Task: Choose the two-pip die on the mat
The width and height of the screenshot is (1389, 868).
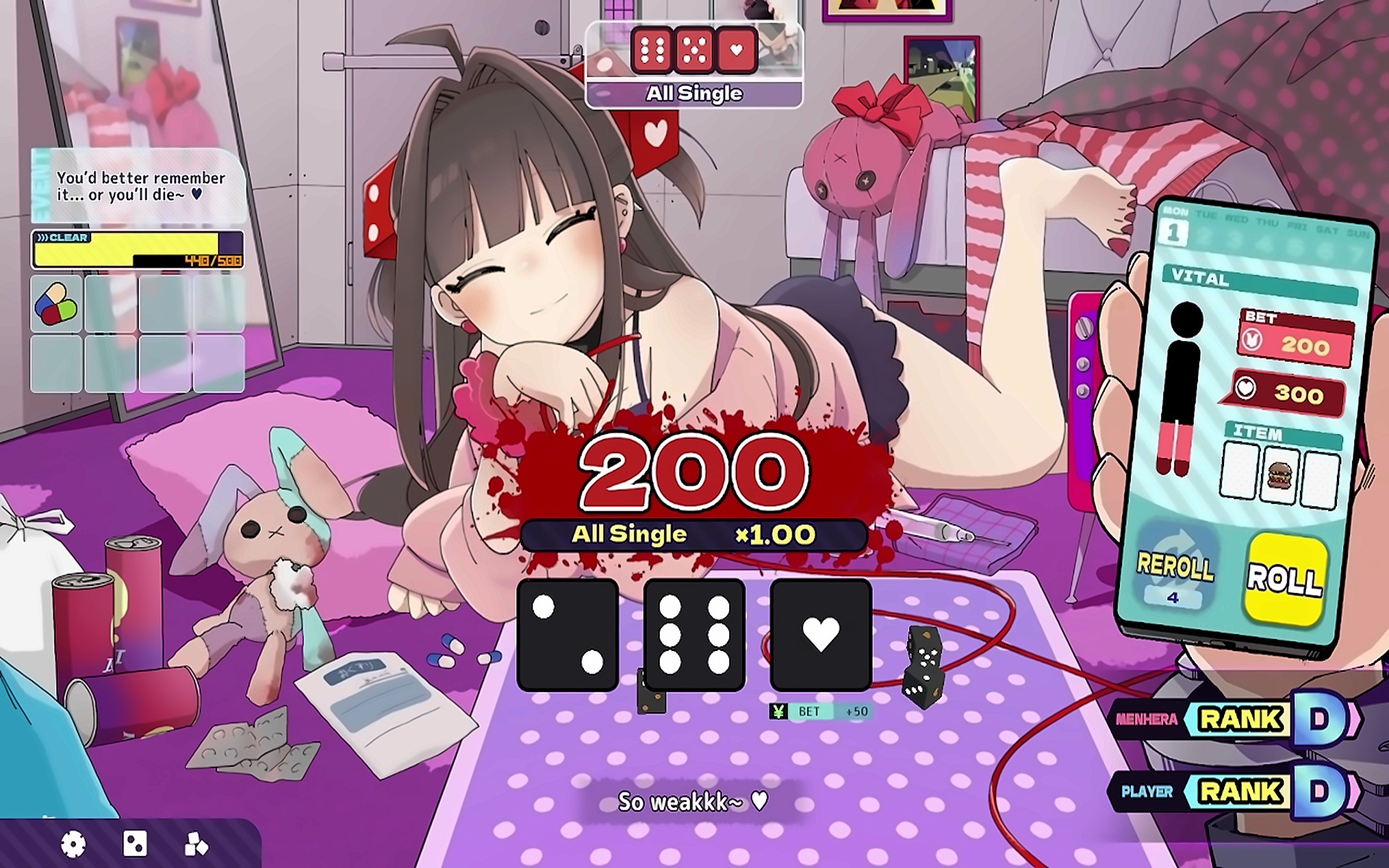Action: (x=568, y=635)
